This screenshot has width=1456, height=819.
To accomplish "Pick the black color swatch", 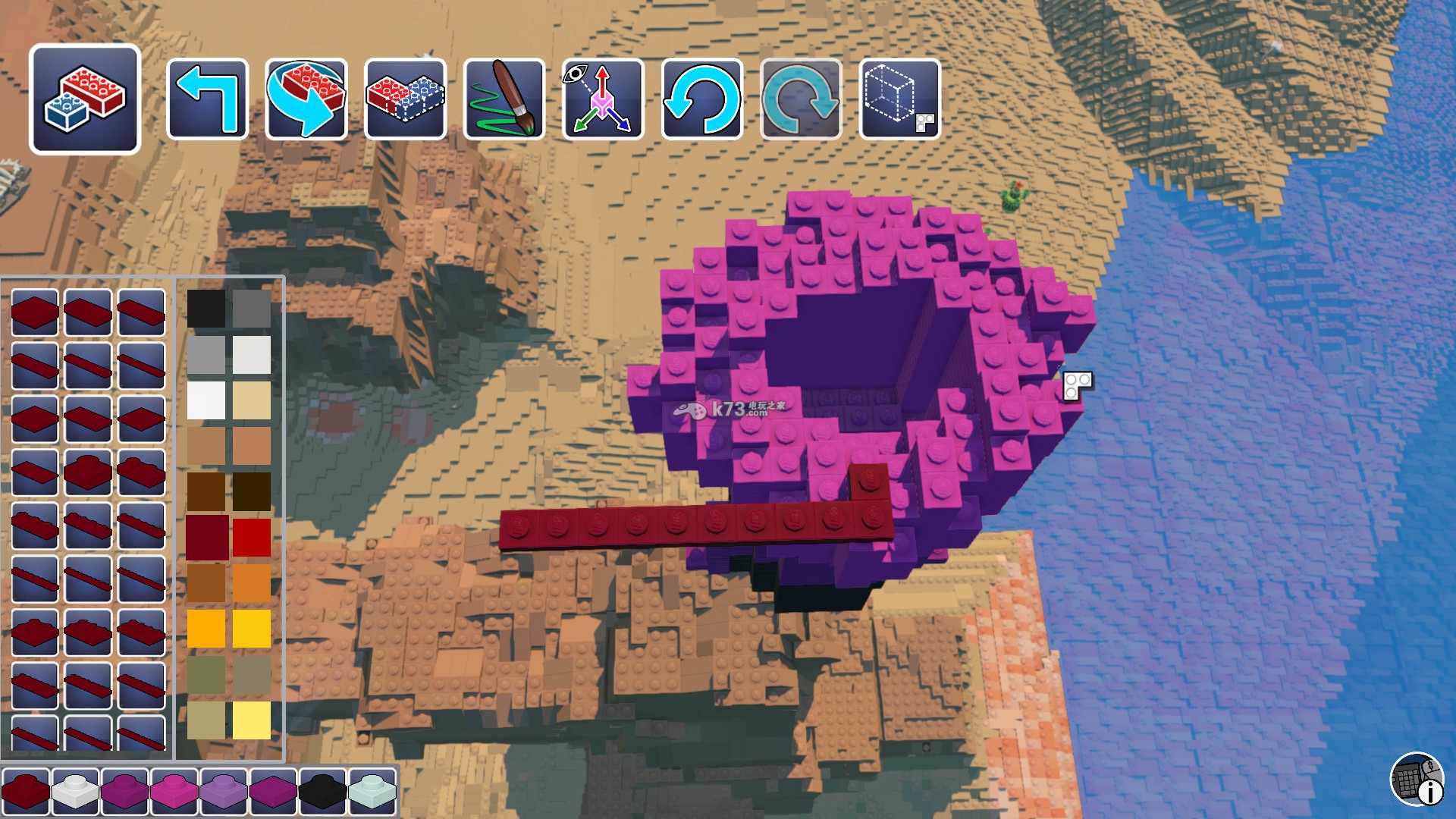I will [206, 309].
